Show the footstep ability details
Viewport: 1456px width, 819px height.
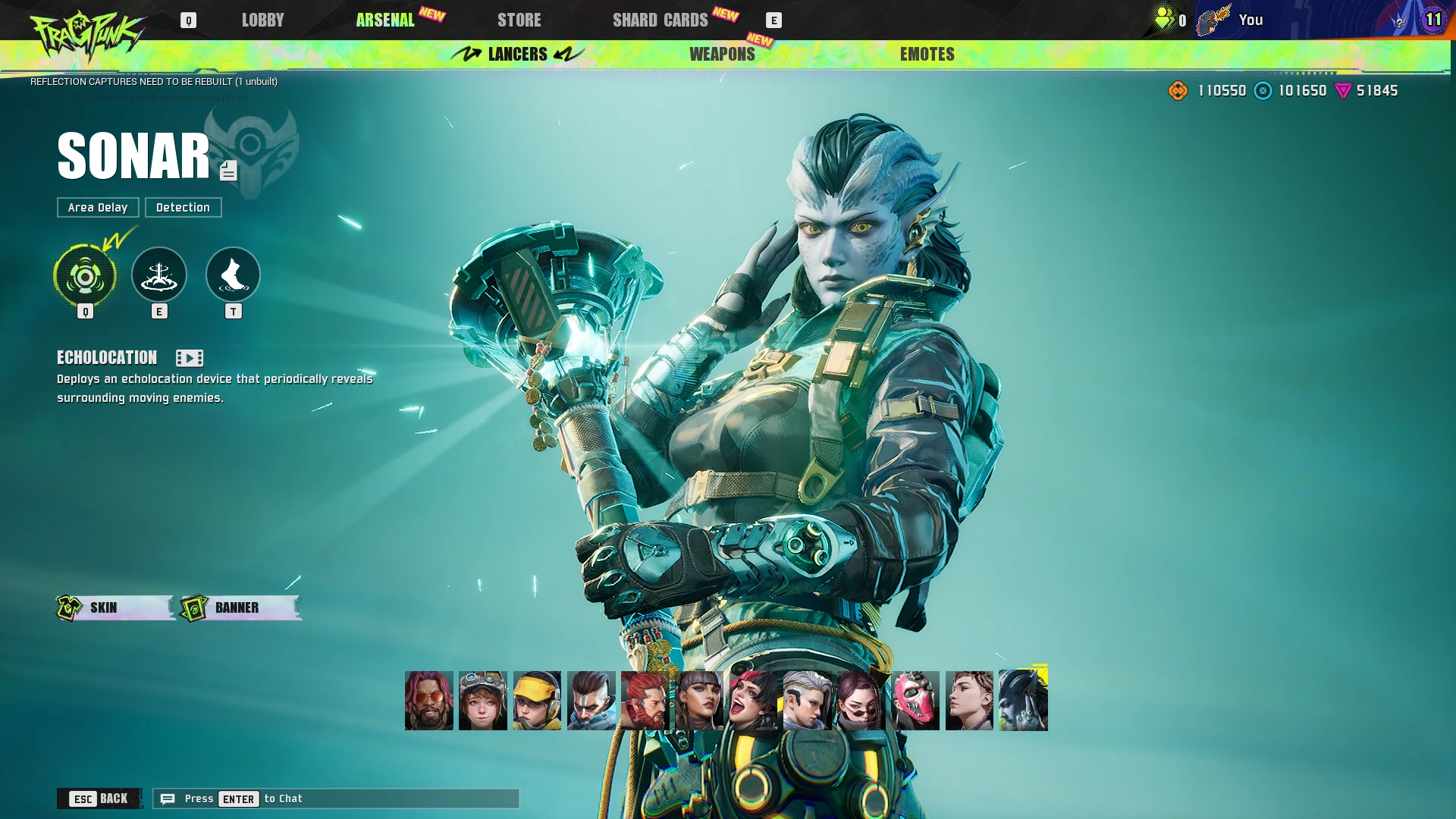coord(233,275)
